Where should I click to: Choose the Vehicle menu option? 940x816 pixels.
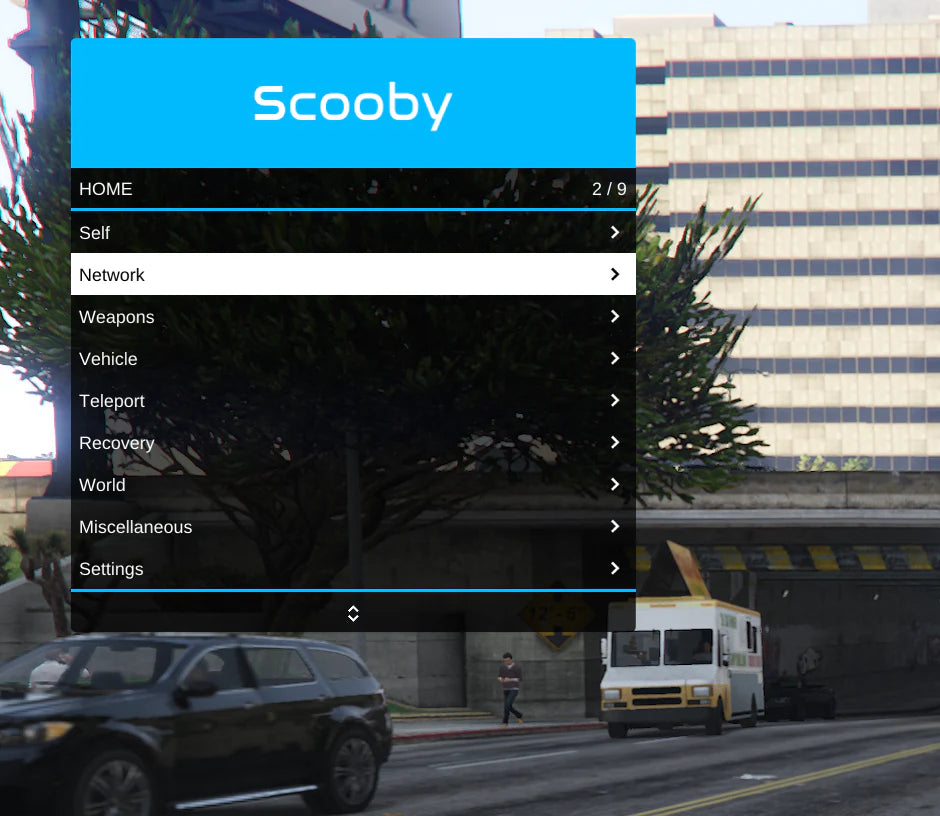[x=352, y=358]
